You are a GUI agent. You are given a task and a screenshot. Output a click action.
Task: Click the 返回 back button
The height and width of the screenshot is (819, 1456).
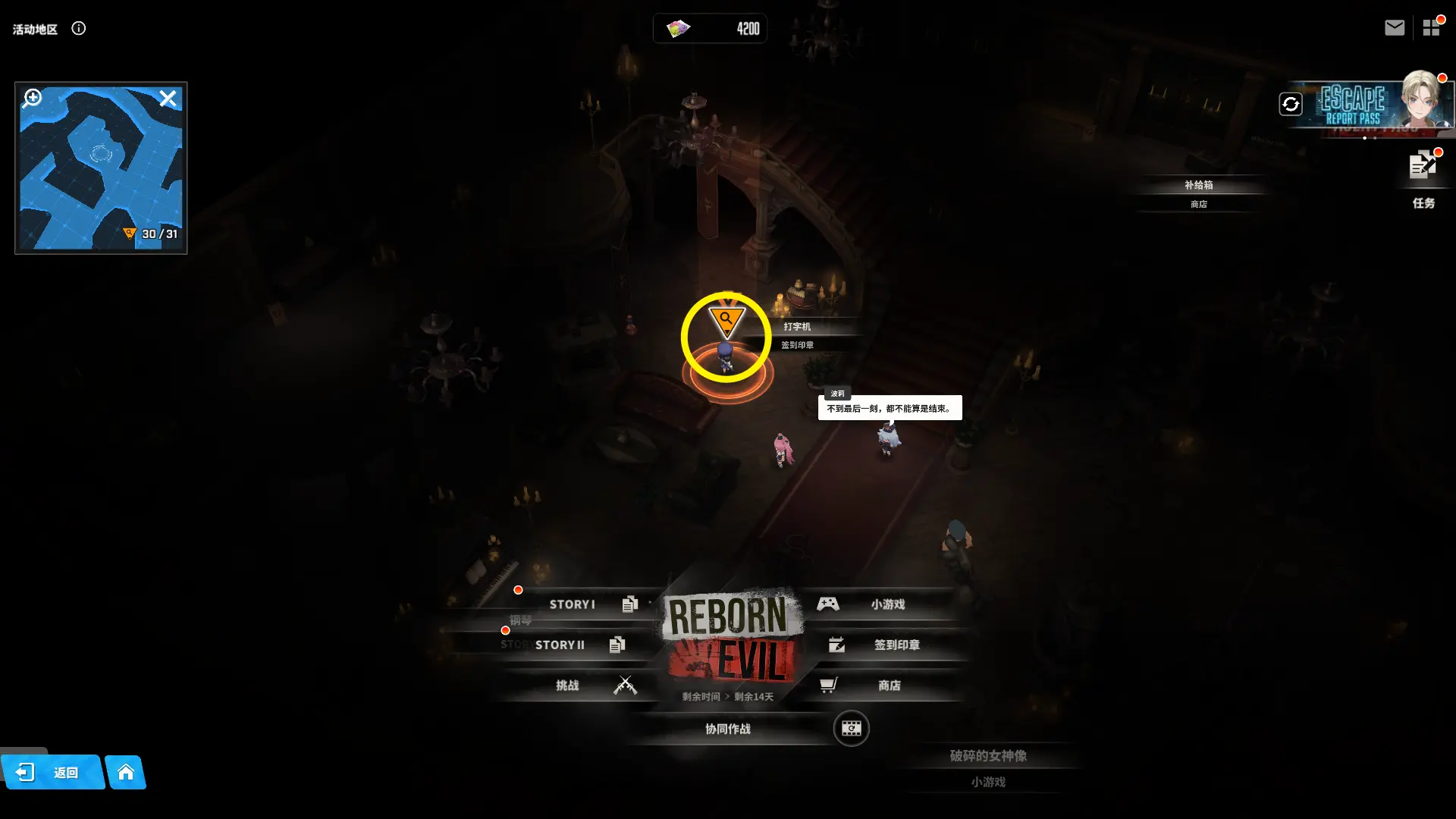click(x=52, y=773)
